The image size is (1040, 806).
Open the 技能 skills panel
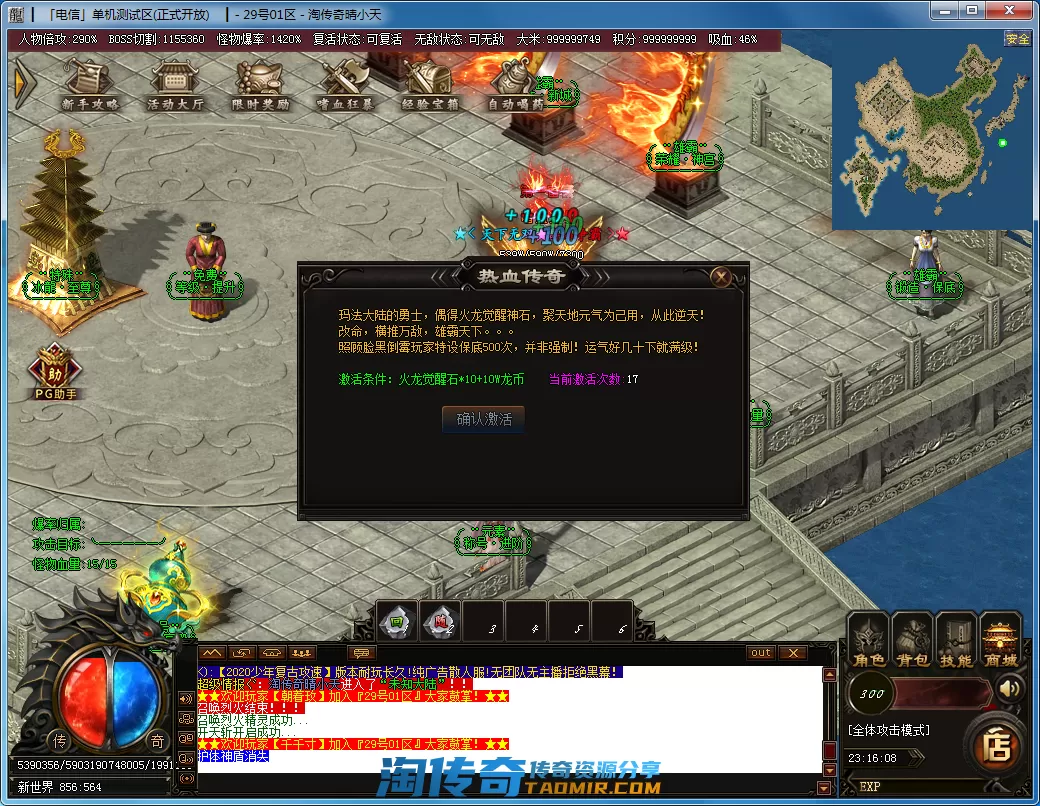click(955, 640)
